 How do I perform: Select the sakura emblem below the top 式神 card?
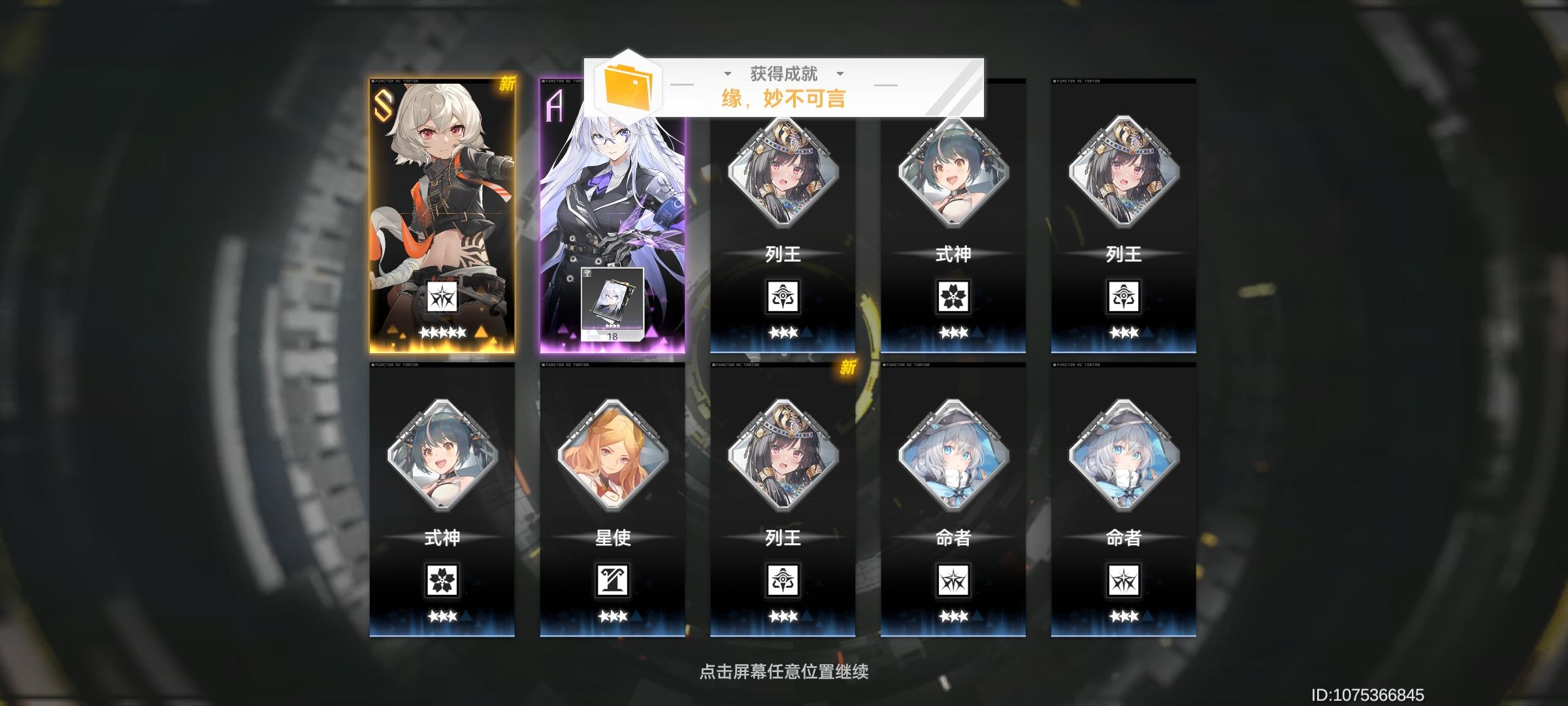point(953,295)
